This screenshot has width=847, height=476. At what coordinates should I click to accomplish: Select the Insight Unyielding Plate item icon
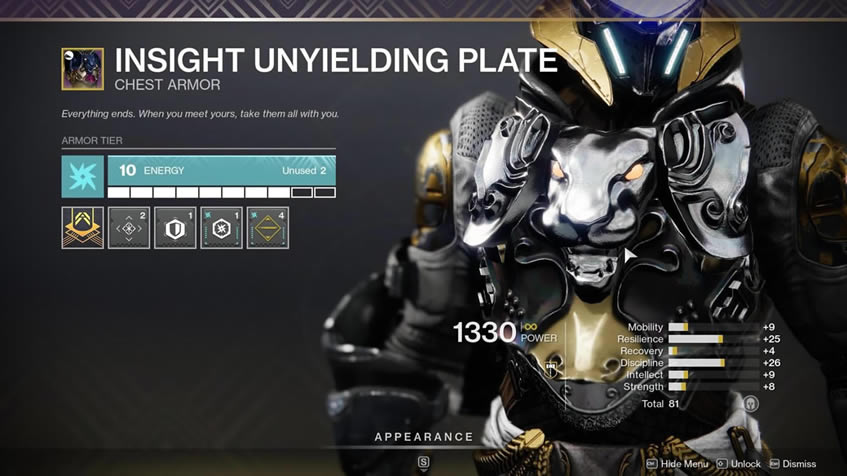pyautogui.click(x=82, y=70)
